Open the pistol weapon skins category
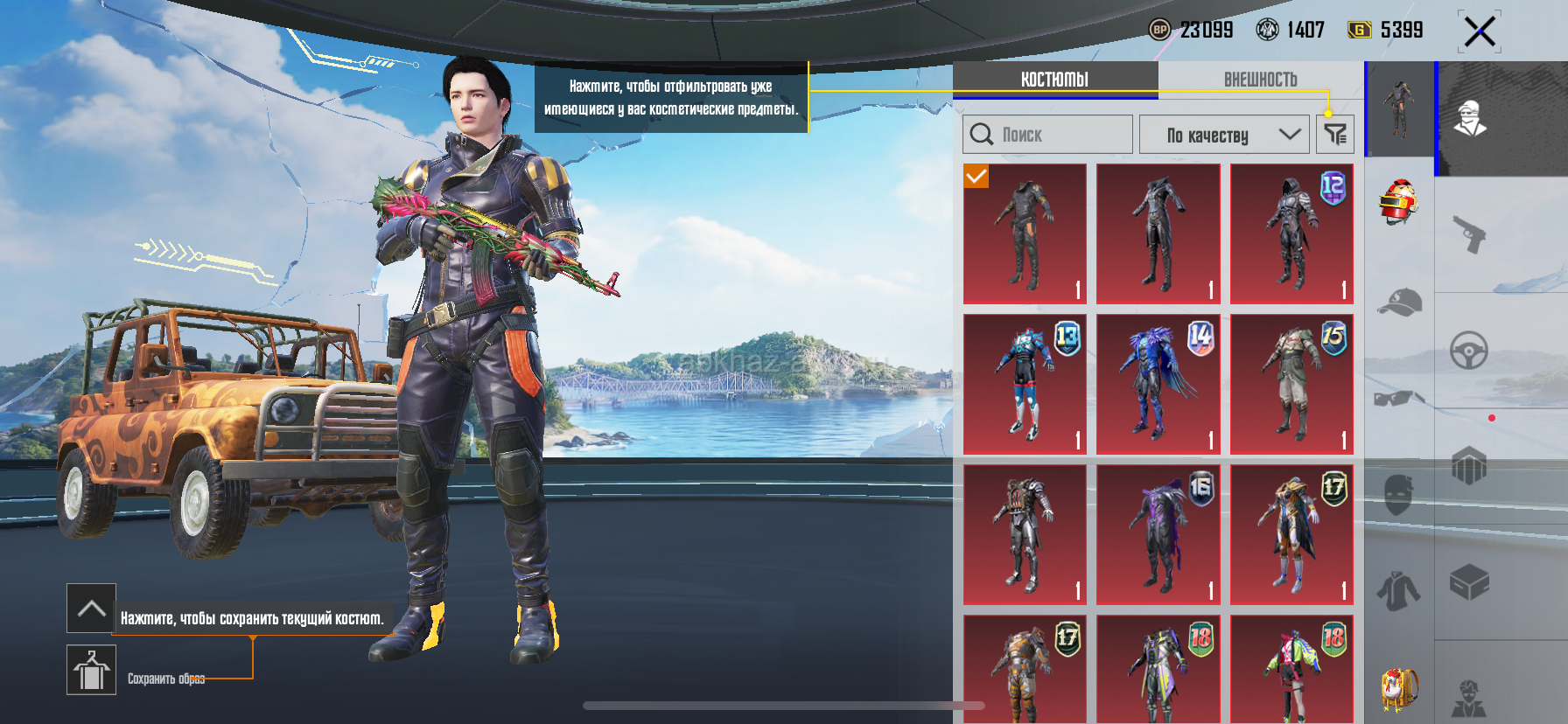This screenshot has width=1568, height=724. pyautogui.click(x=1469, y=233)
